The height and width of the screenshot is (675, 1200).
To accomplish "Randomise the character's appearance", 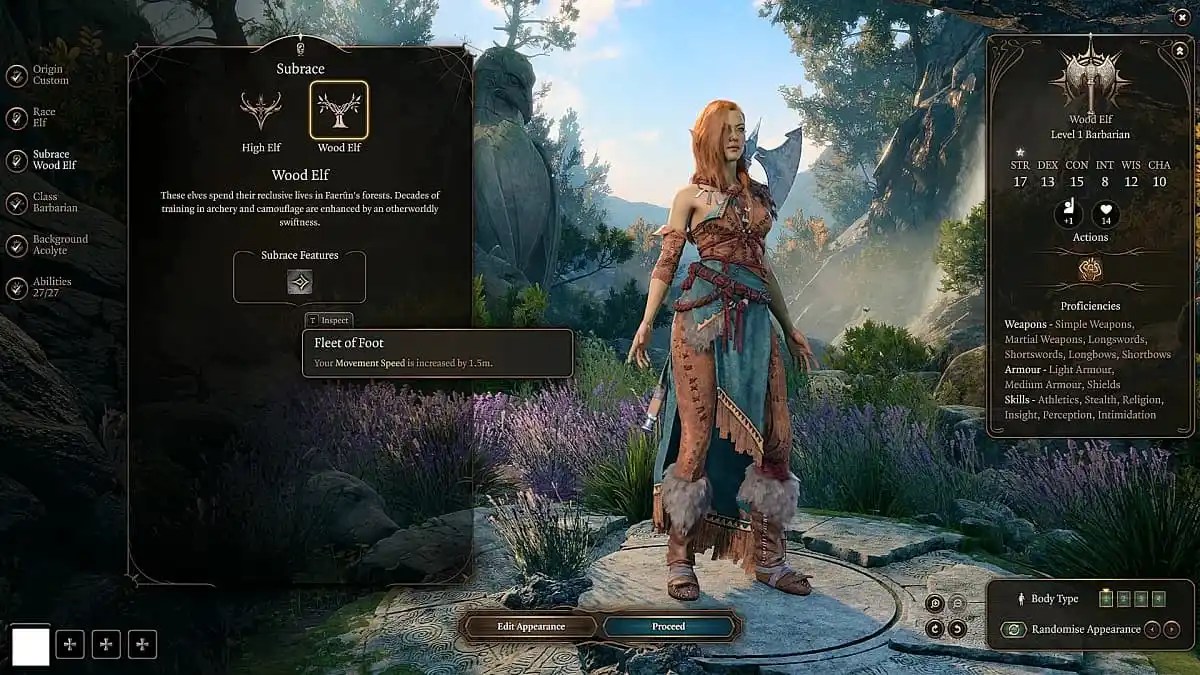I will point(1014,630).
